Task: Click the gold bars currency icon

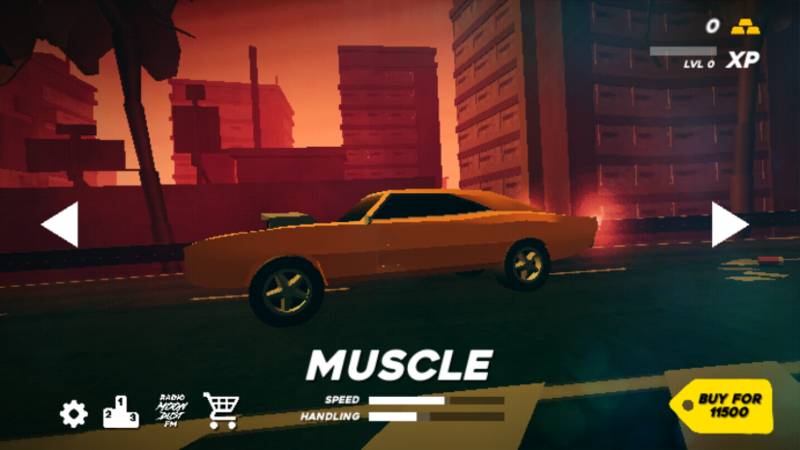Action: pyautogui.click(x=745, y=27)
